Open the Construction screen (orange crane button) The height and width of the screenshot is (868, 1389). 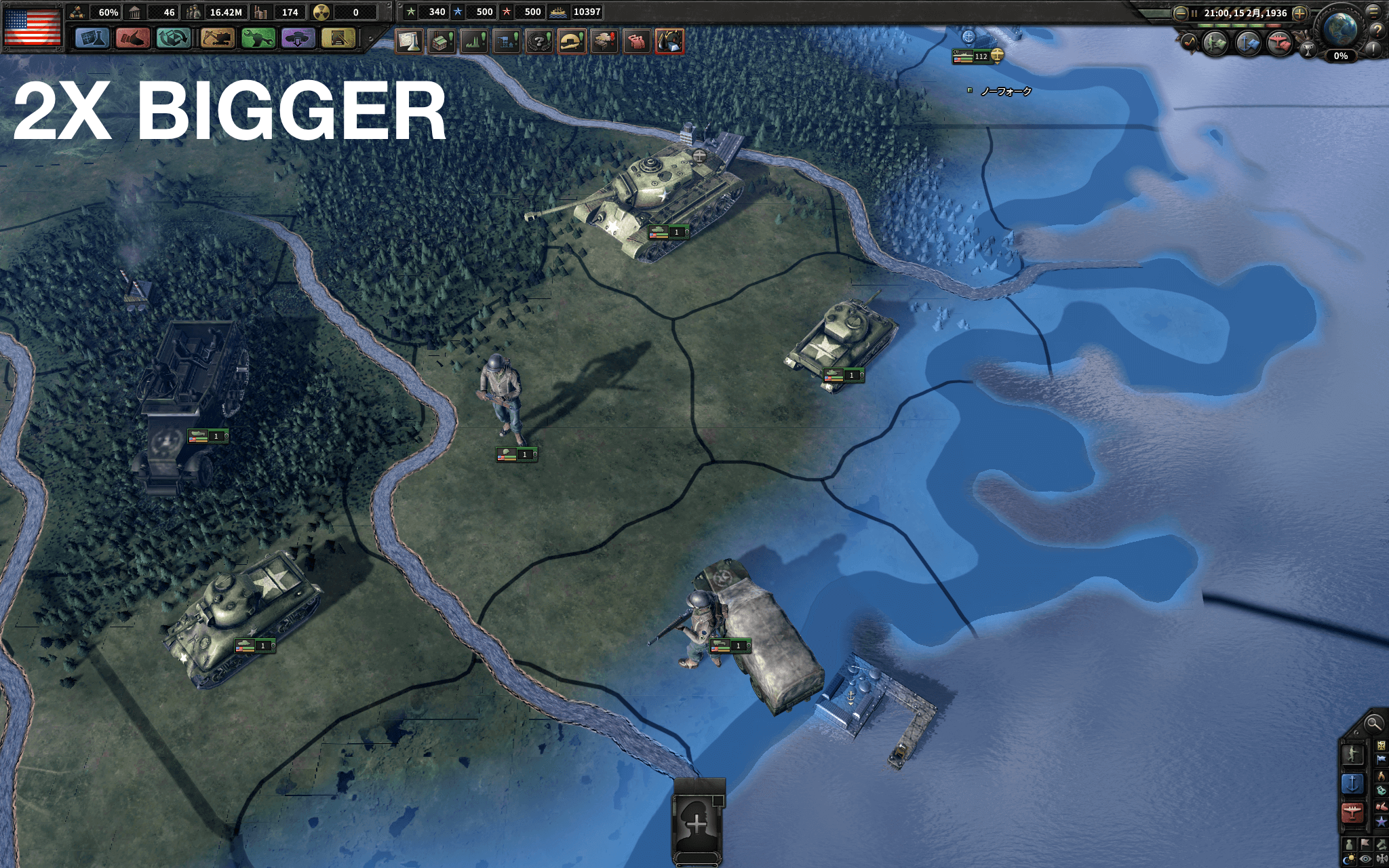[217, 38]
